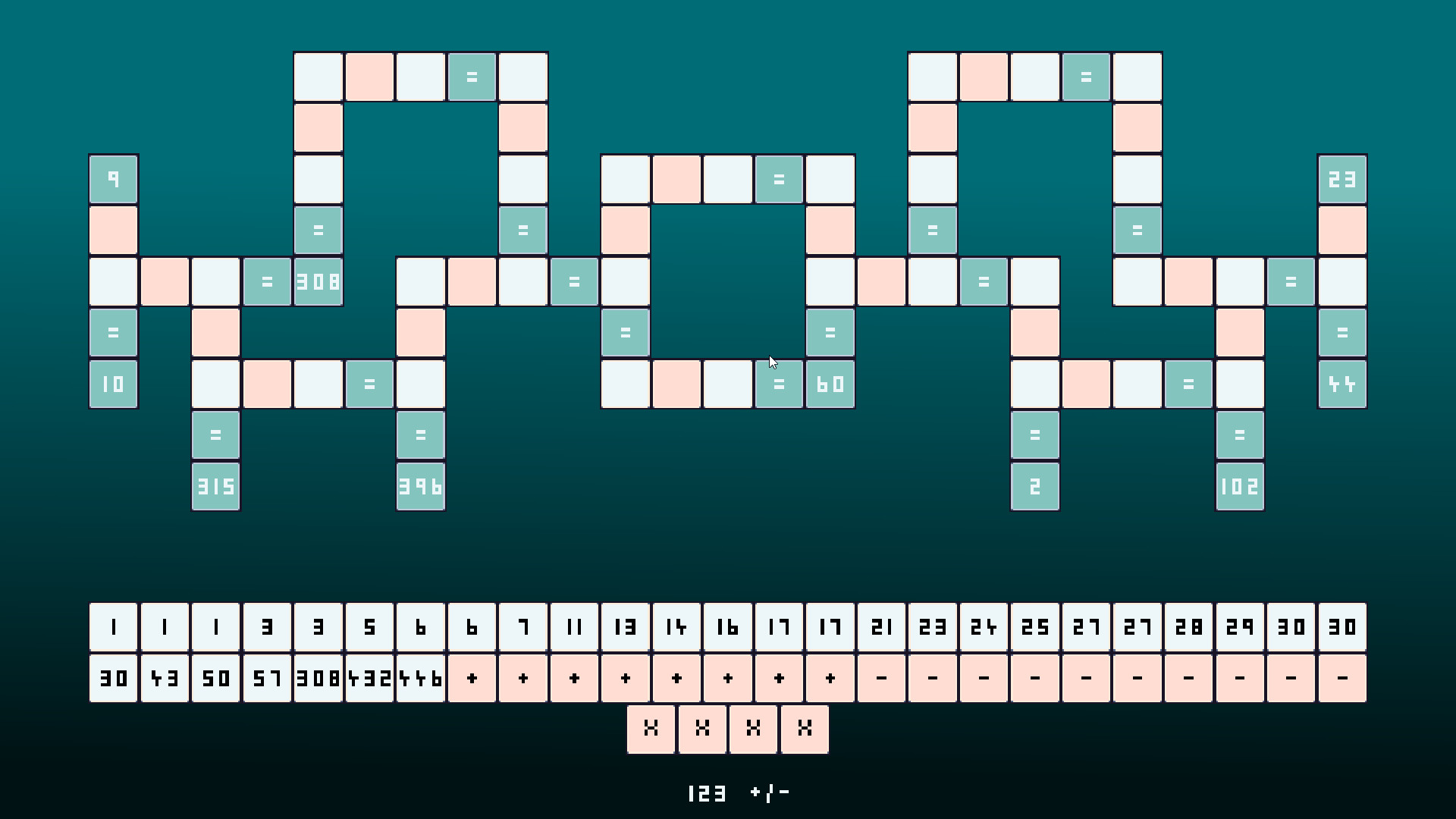Click the clue cell showing 10

point(112,384)
